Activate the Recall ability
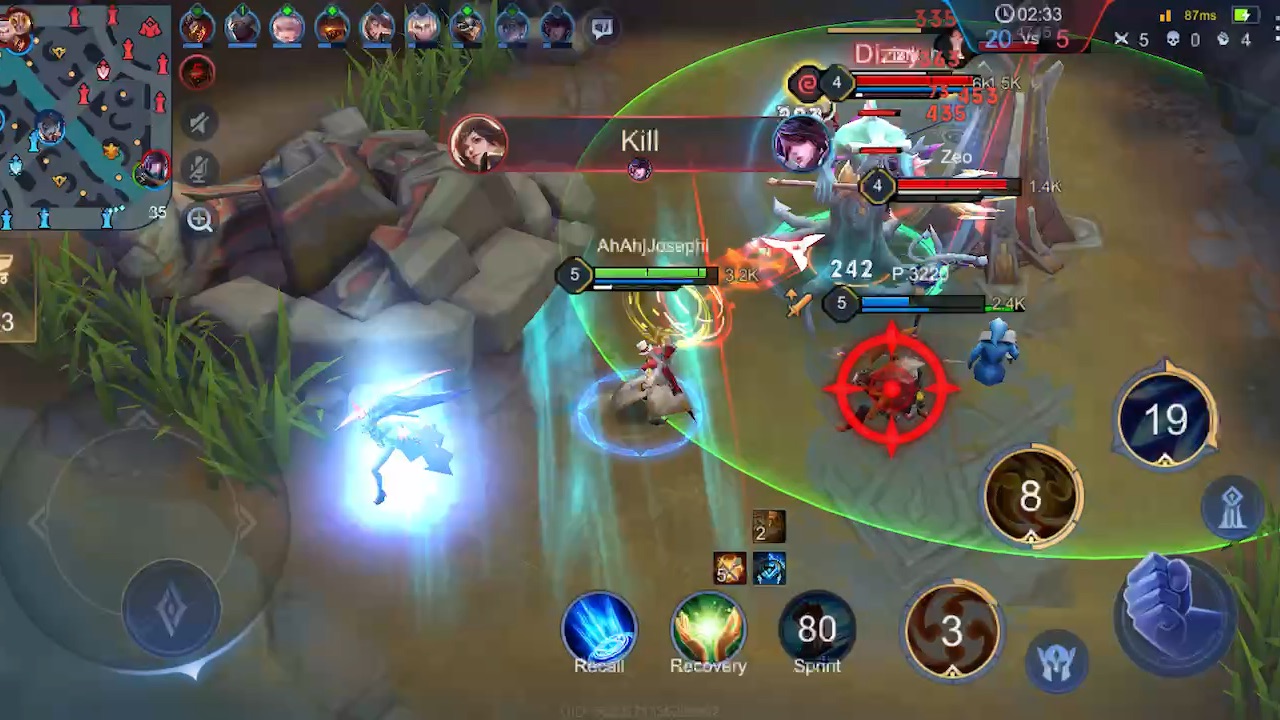 599,630
